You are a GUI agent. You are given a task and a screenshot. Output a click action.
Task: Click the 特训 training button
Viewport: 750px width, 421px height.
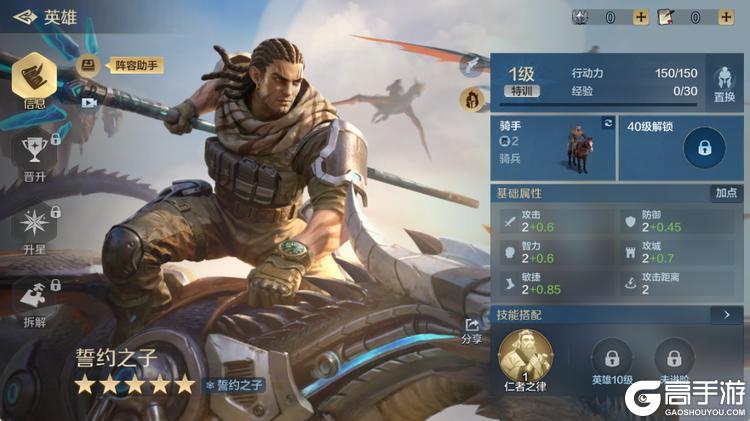click(x=522, y=91)
